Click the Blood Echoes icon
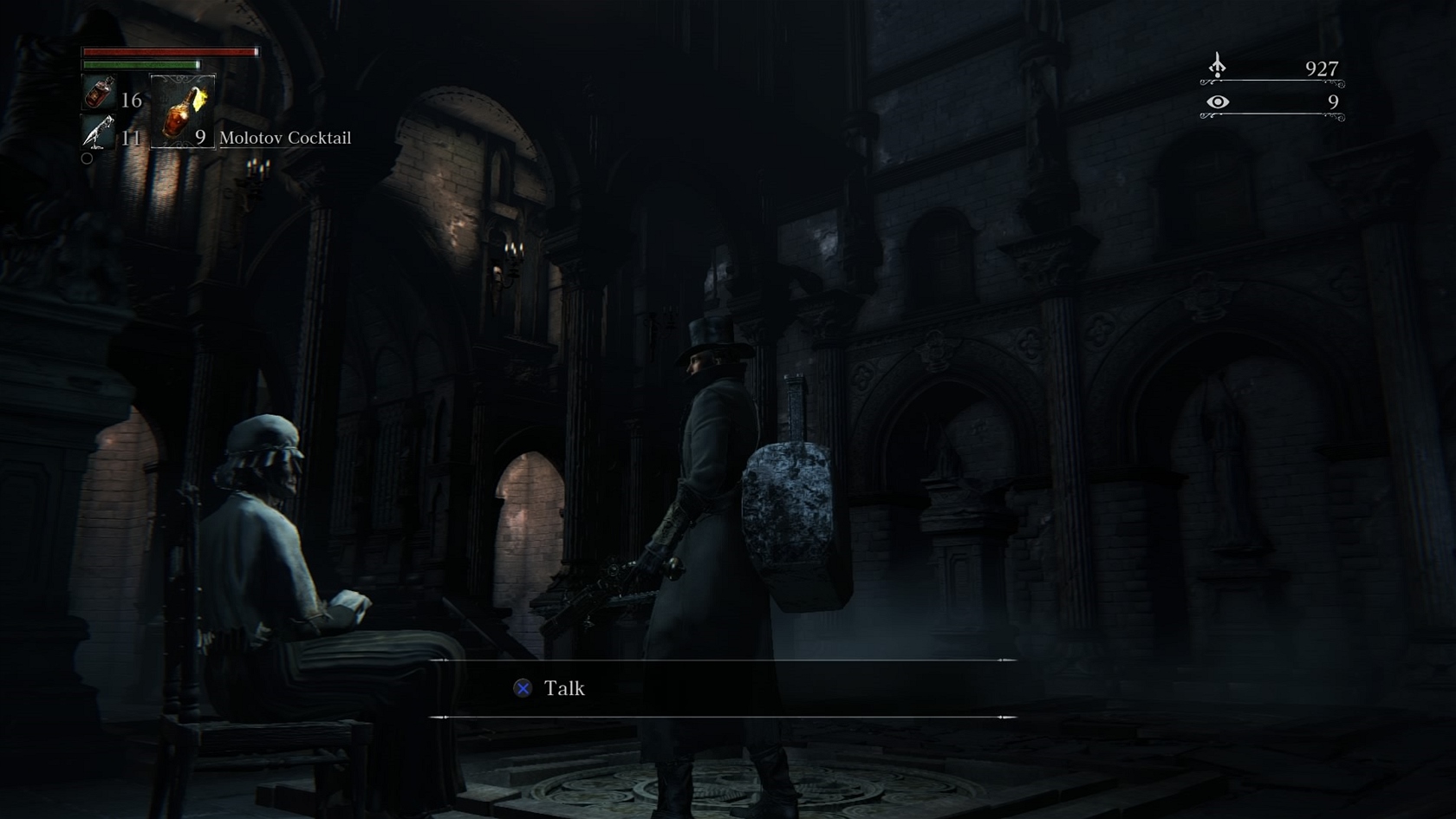The height and width of the screenshot is (819, 1456). click(x=1218, y=66)
